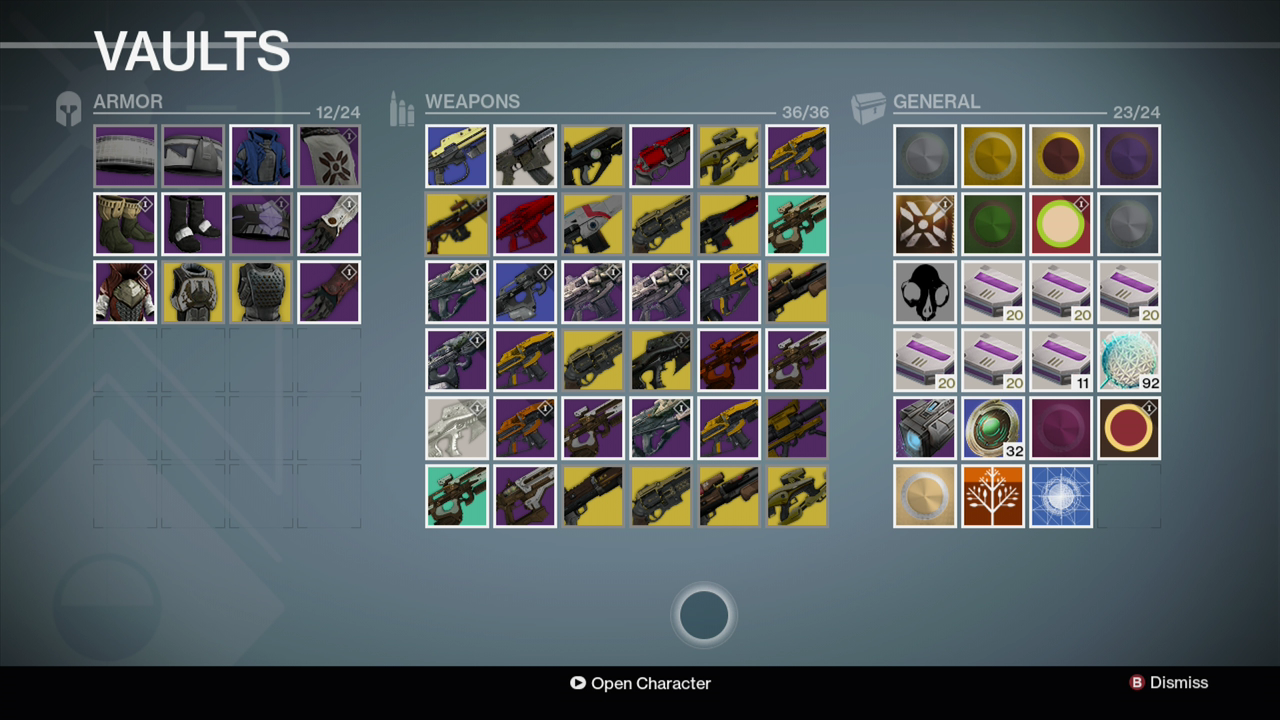Choose the white tree on orange icon
1280x720 pixels.
coord(993,496)
